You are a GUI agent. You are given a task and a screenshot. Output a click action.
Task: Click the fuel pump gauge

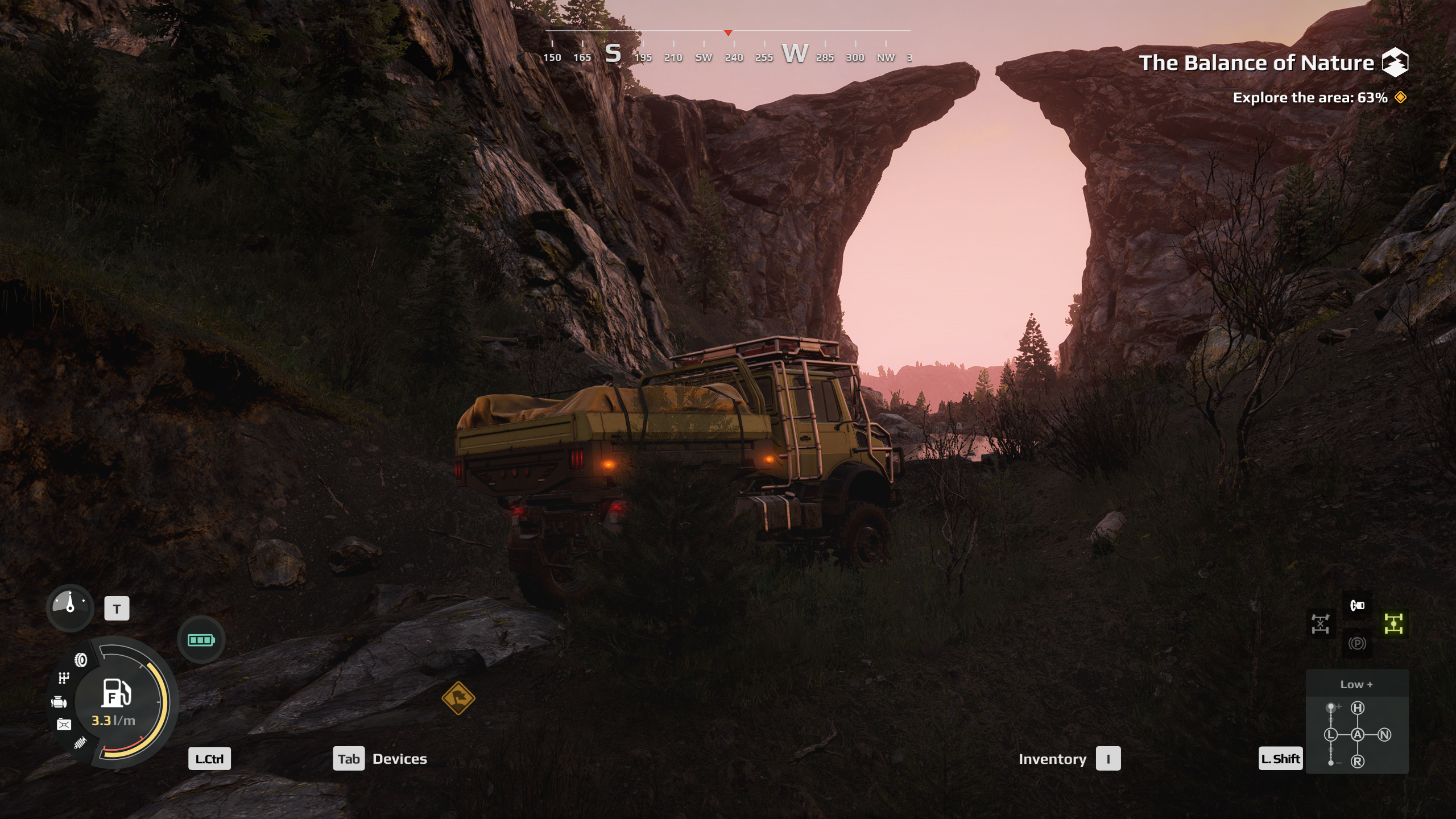pyautogui.click(x=117, y=693)
